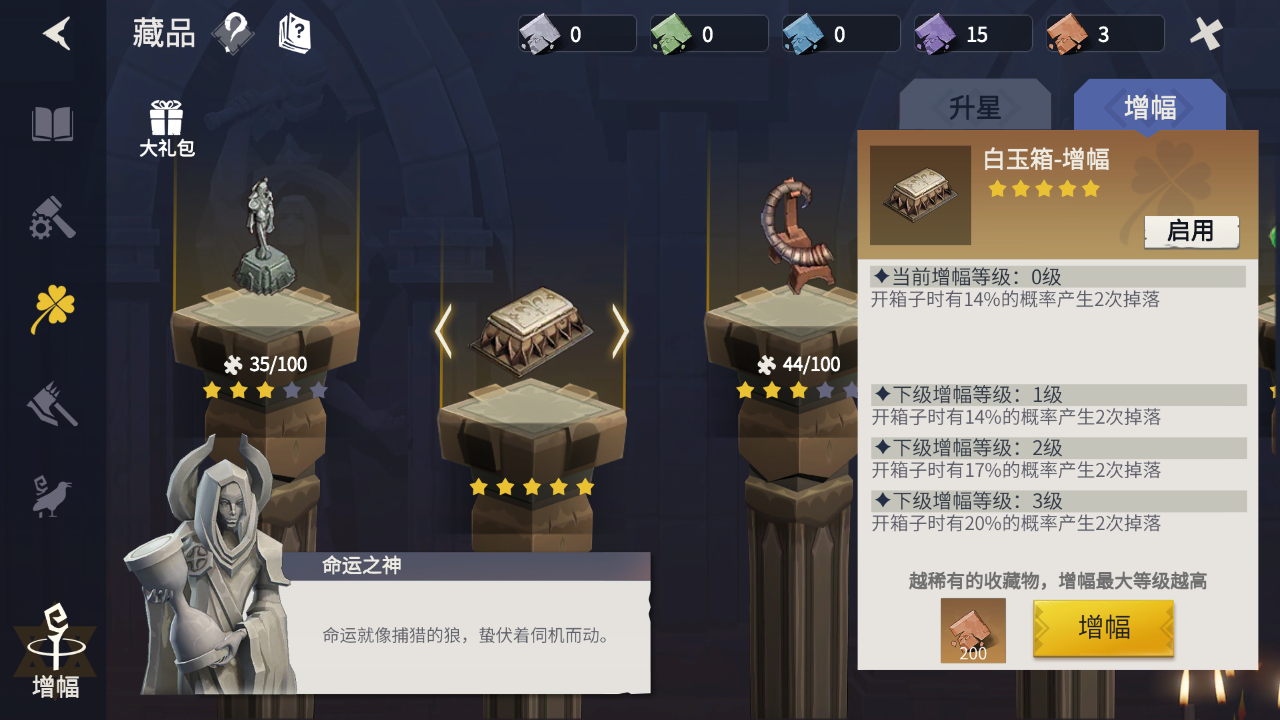
Task: Open the card deck guide icon
Action: pyautogui.click(x=294, y=34)
